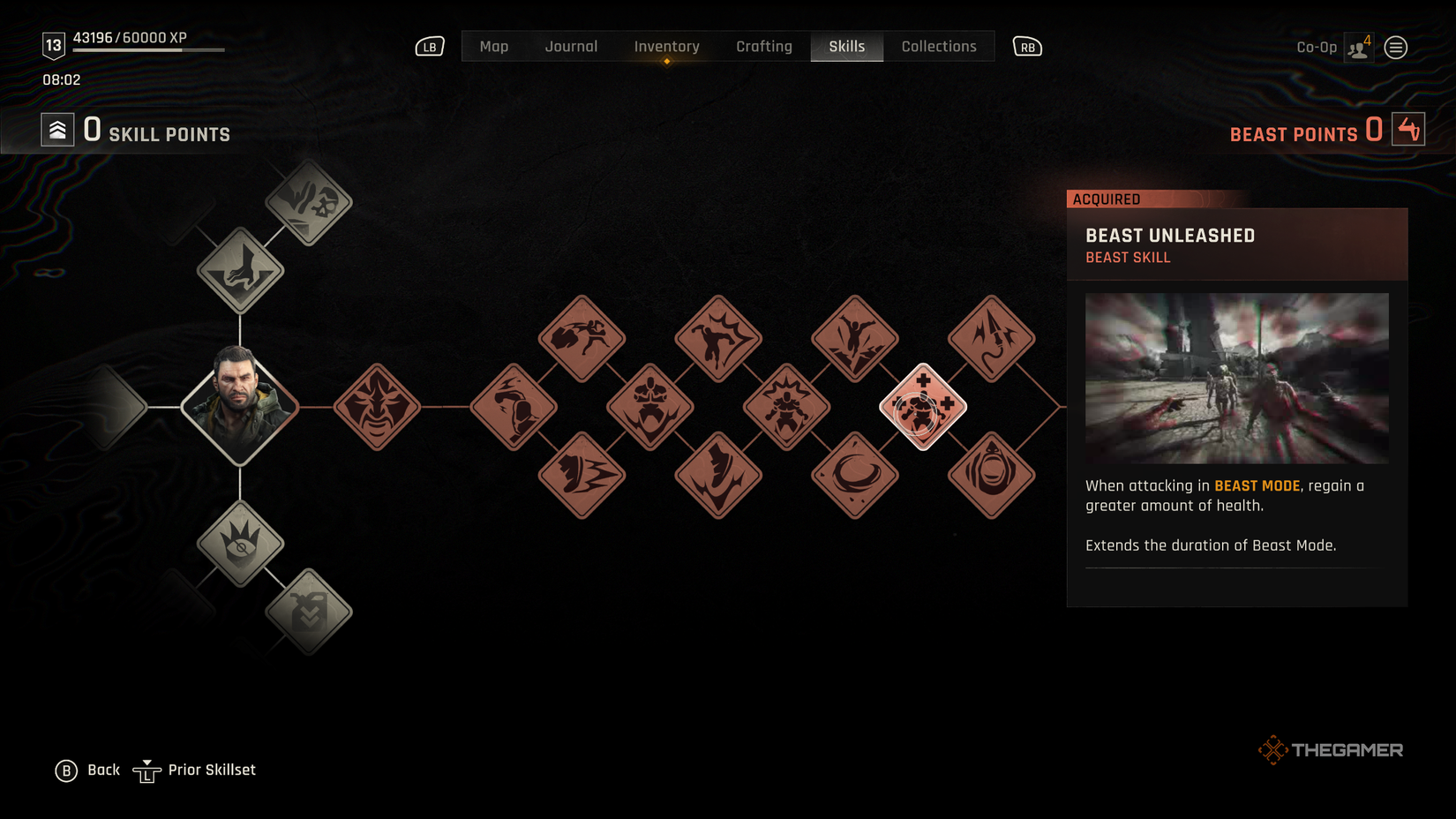Click the skull and claw skill node
This screenshot has height=819, width=1456.
[308, 204]
